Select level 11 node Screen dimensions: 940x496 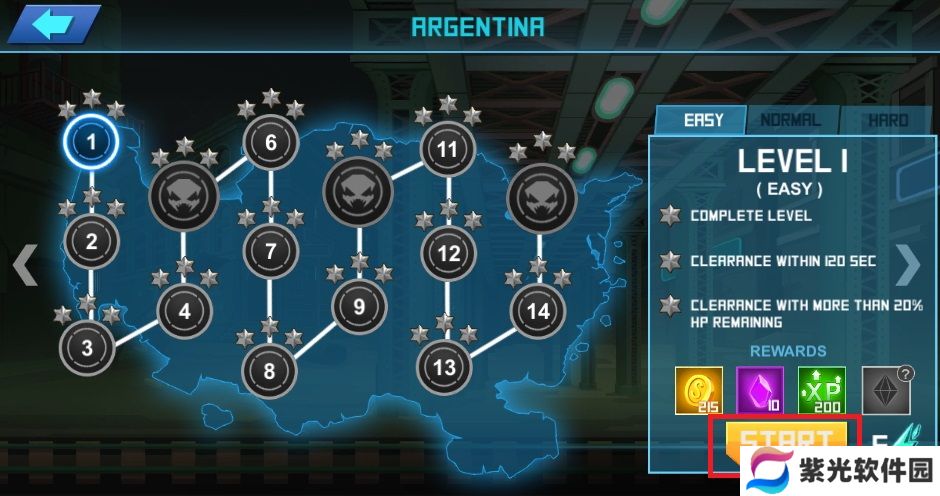click(447, 150)
